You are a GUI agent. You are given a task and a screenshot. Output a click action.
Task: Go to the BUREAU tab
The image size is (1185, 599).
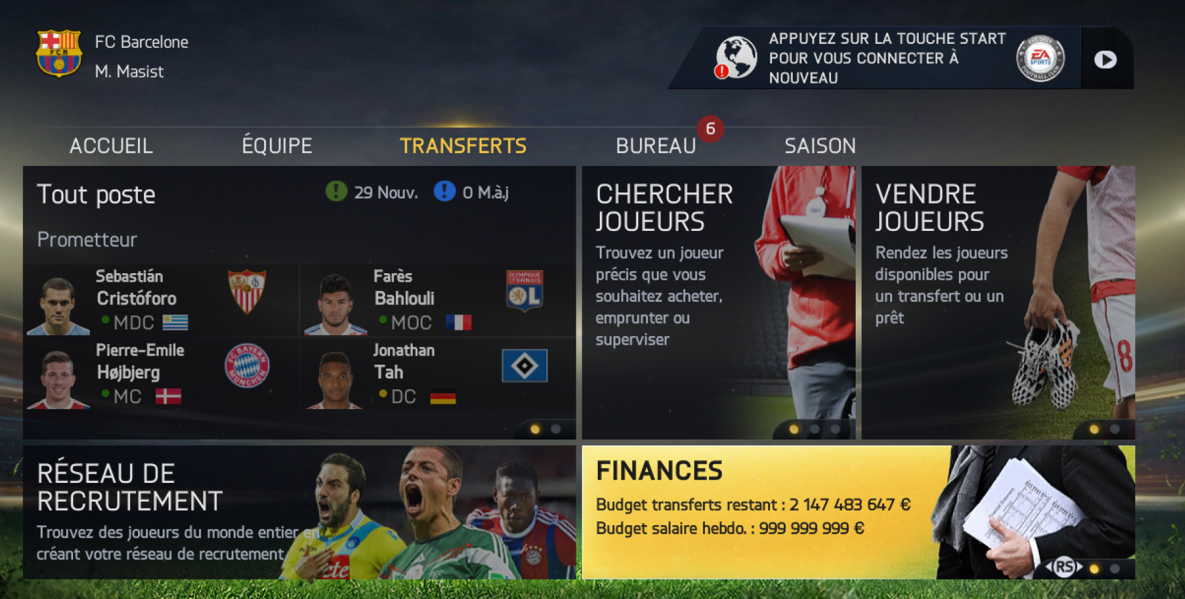click(656, 146)
